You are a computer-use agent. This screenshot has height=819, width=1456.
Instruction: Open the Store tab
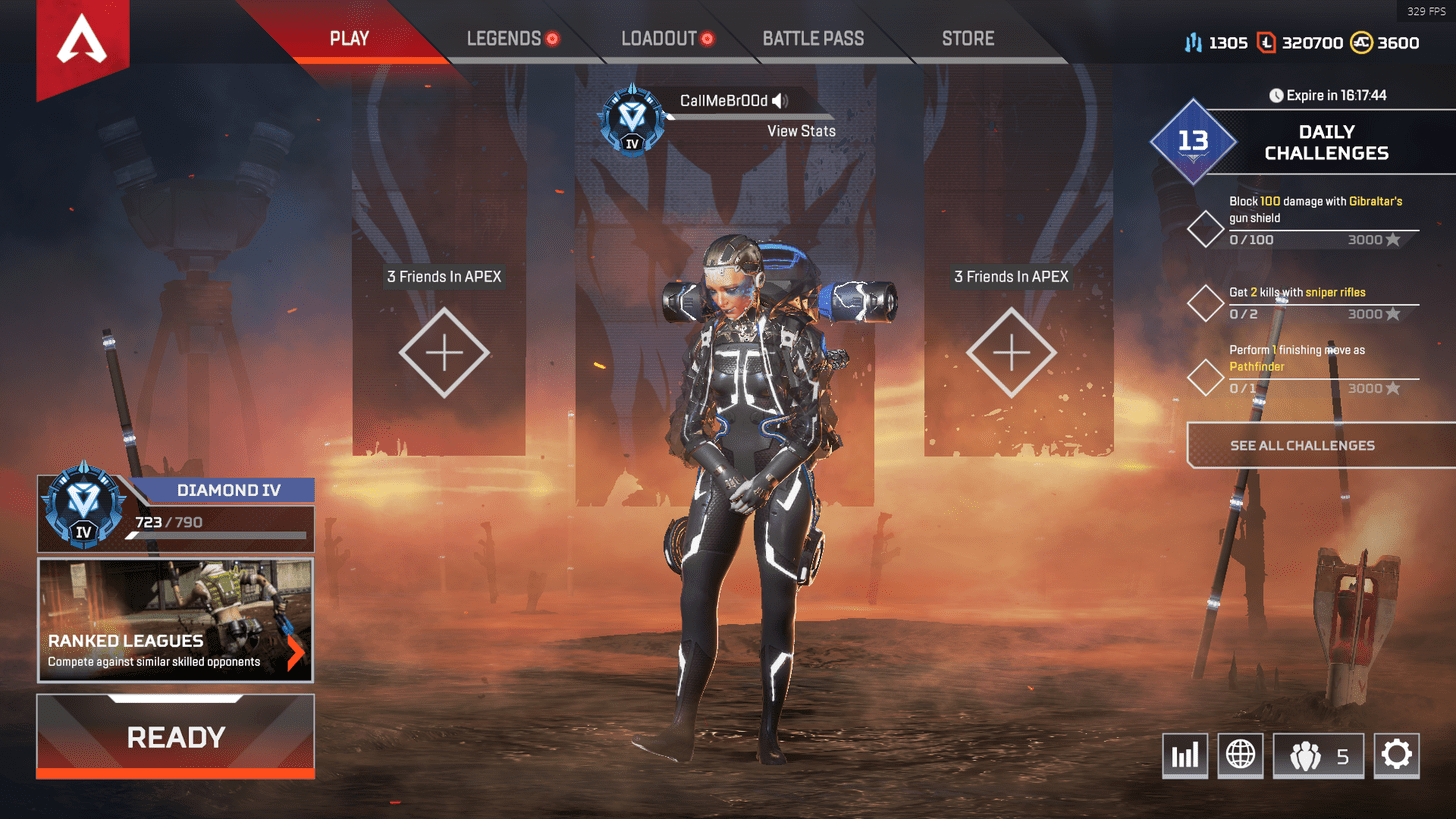[x=967, y=39]
